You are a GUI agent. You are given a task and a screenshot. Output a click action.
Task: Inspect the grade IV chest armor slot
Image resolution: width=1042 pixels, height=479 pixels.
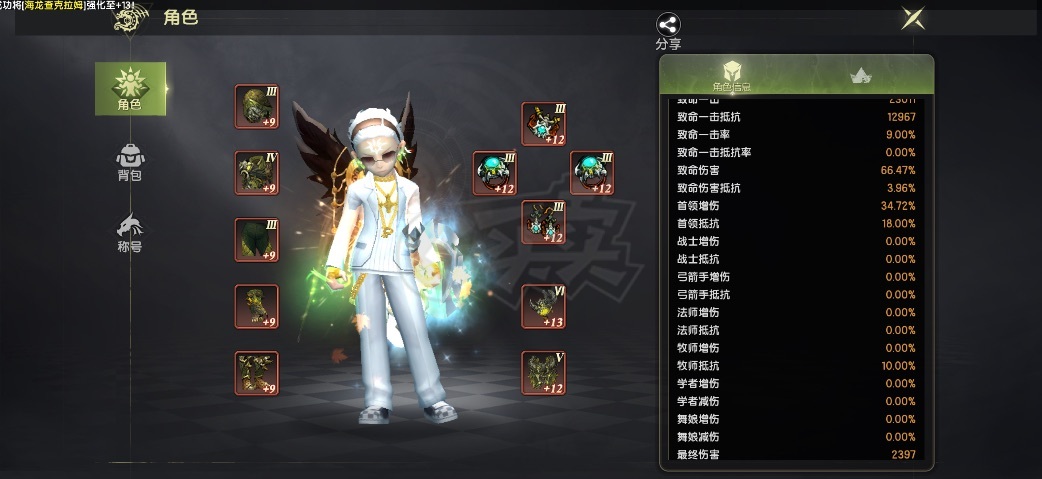point(256,173)
